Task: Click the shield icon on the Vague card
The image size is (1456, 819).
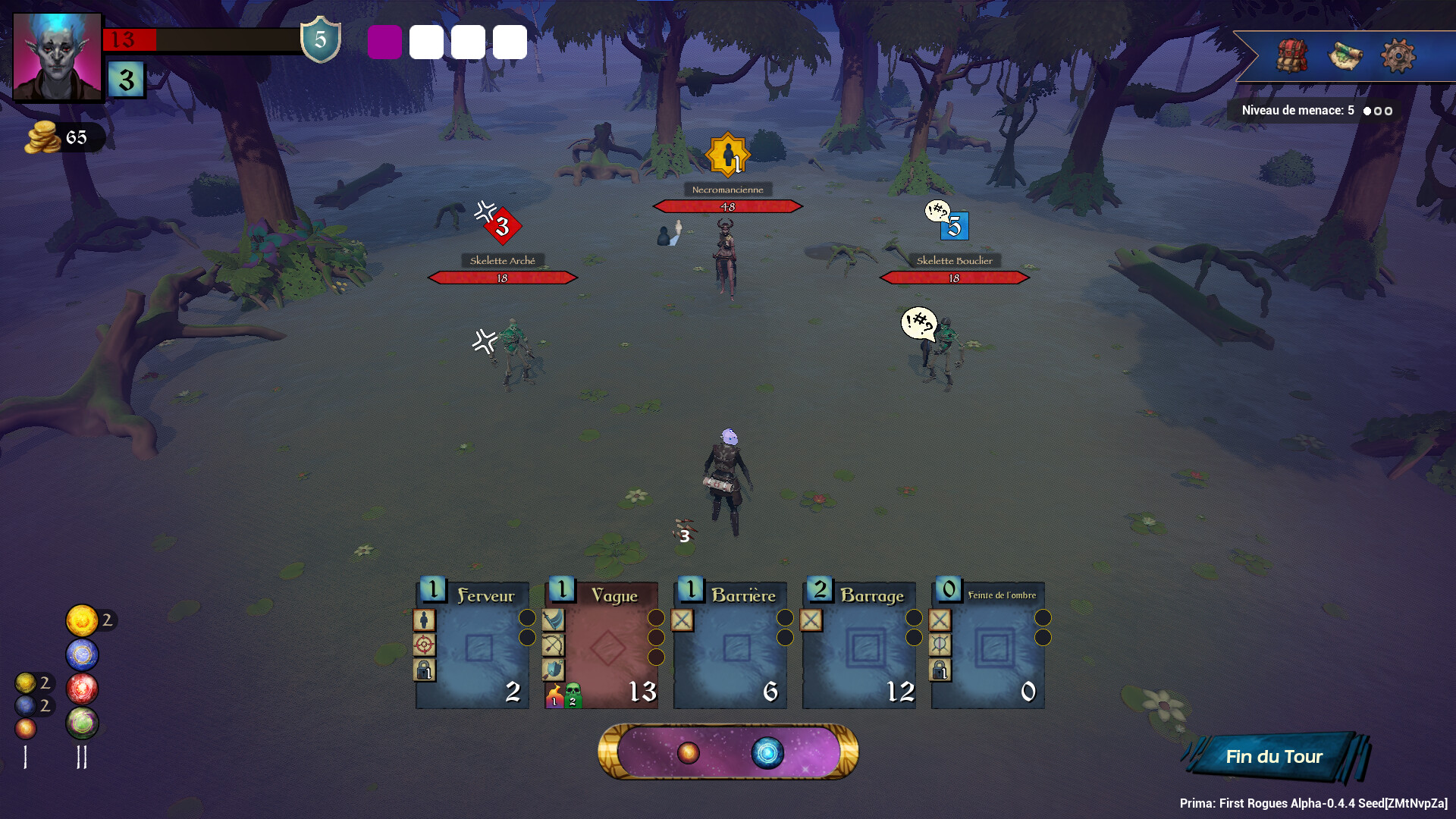Action: point(553,670)
